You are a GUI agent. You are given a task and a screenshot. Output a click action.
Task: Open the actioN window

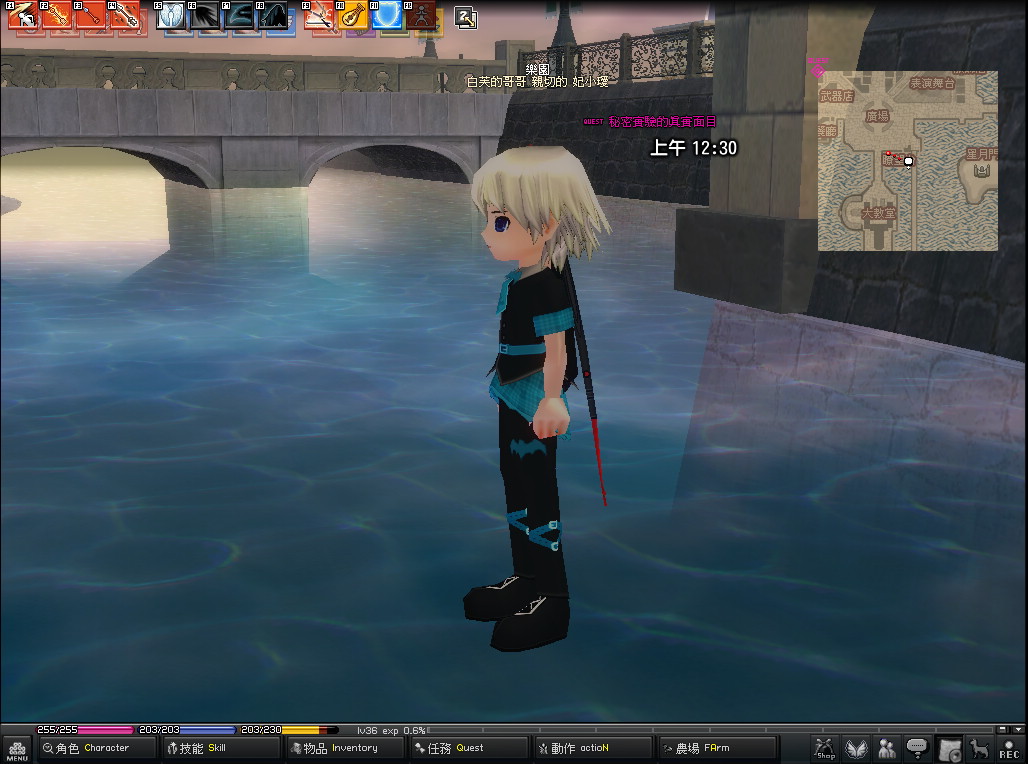(592, 748)
